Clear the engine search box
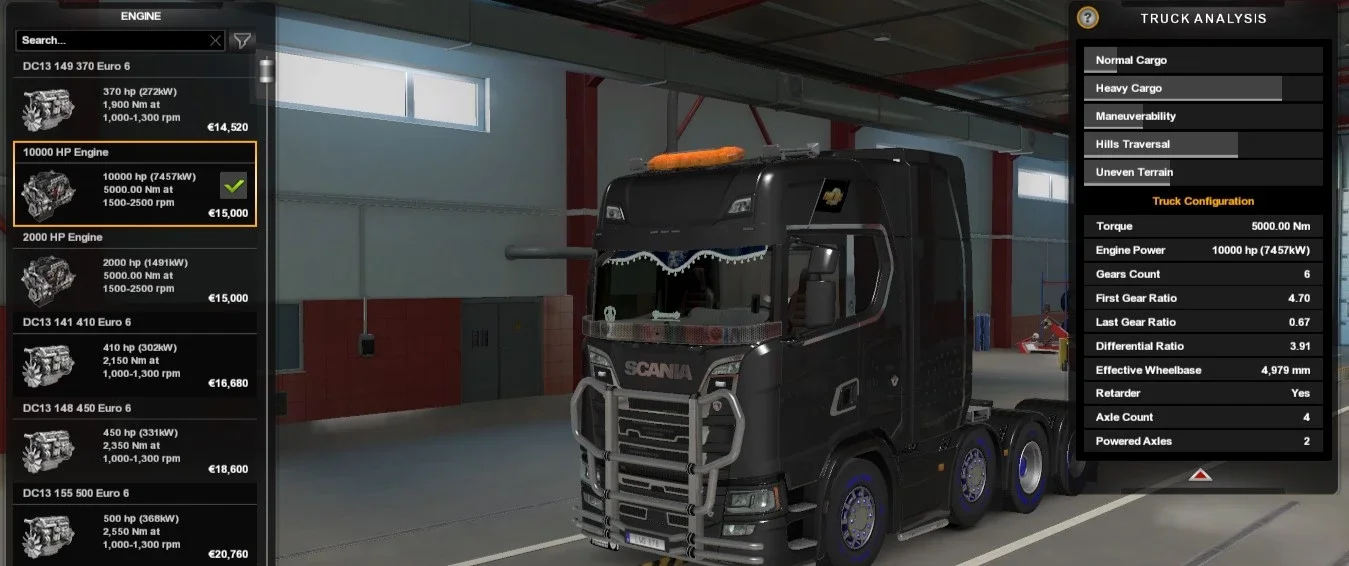The image size is (1349, 566). pyautogui.click(x=215, y=41)
